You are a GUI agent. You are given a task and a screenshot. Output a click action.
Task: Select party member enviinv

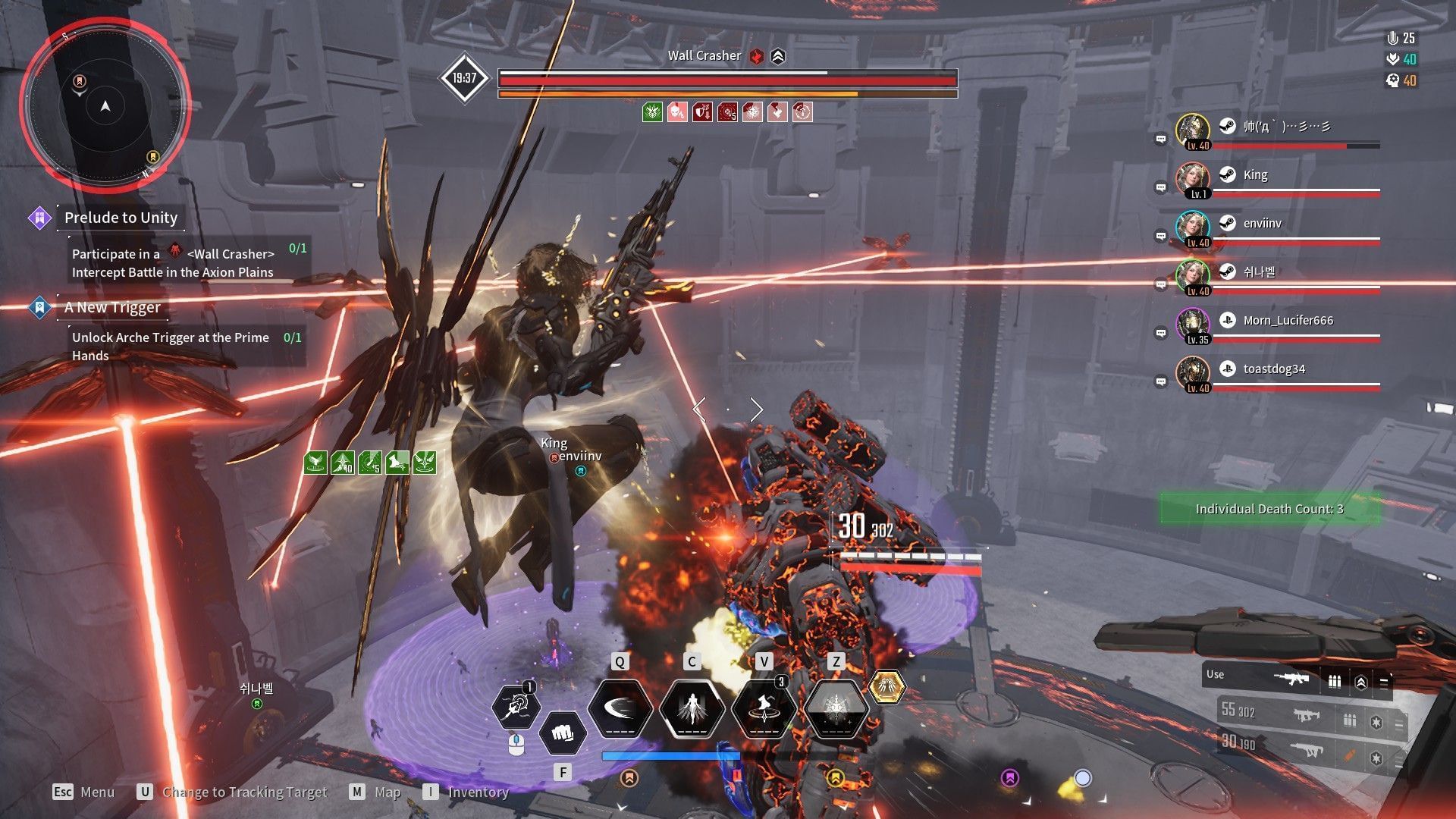[1262, 224]
